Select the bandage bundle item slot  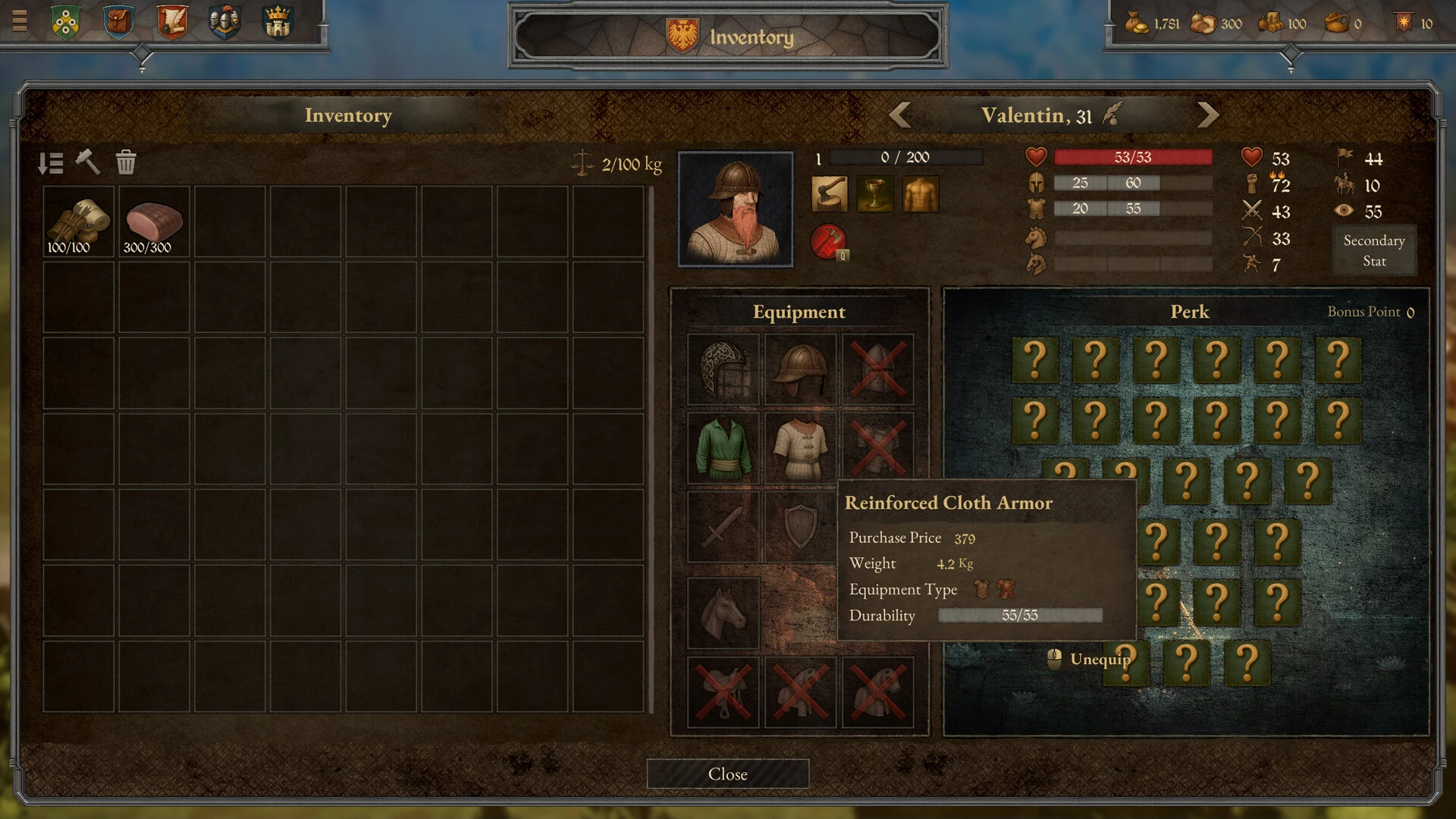coord(78,223)
